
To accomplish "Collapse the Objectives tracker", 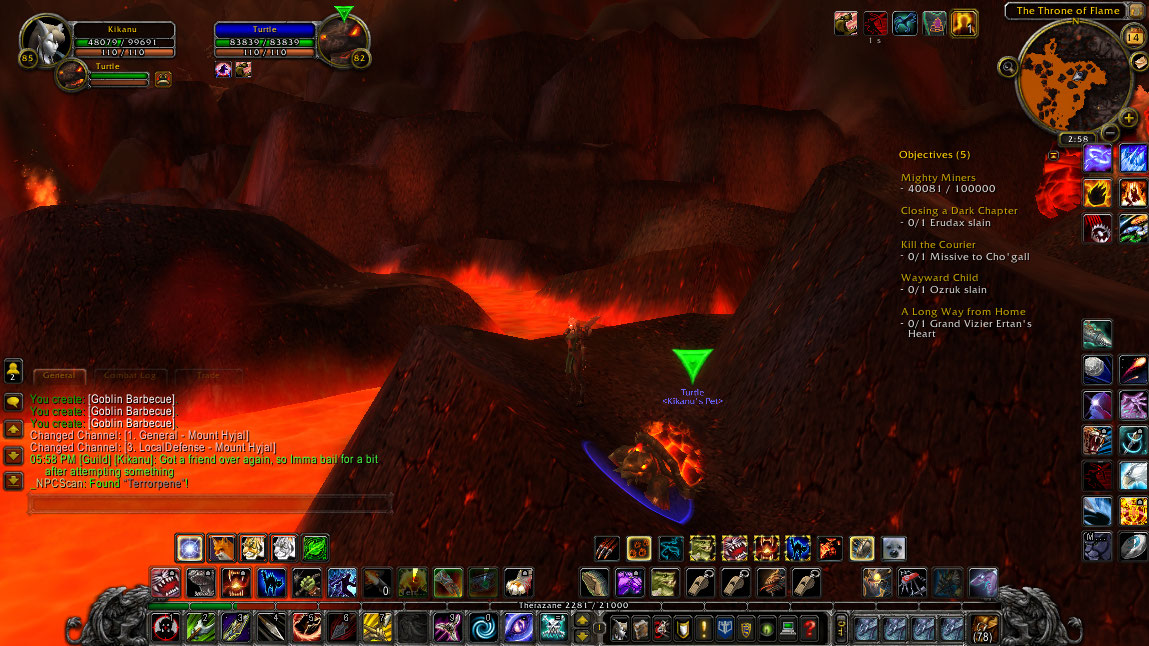I will [1053, 155].
